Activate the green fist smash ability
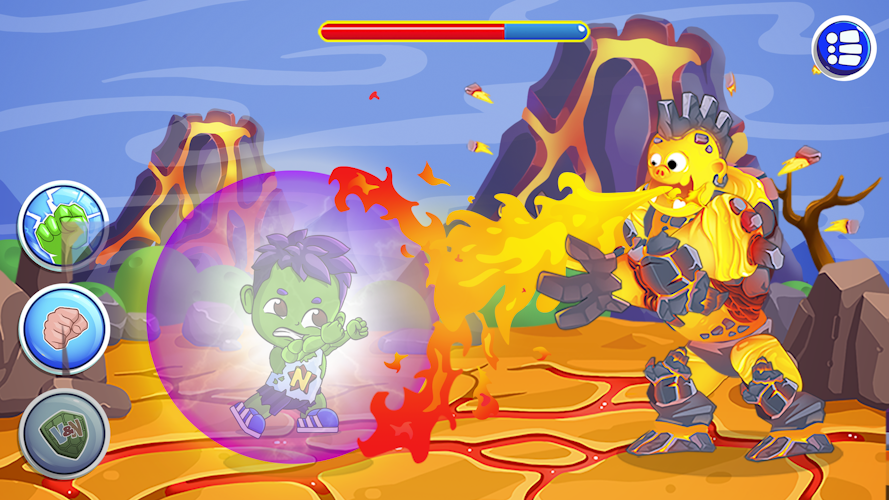Image resolution: width=889 pixels, height=500 pixels. click(x=63, y=227)
